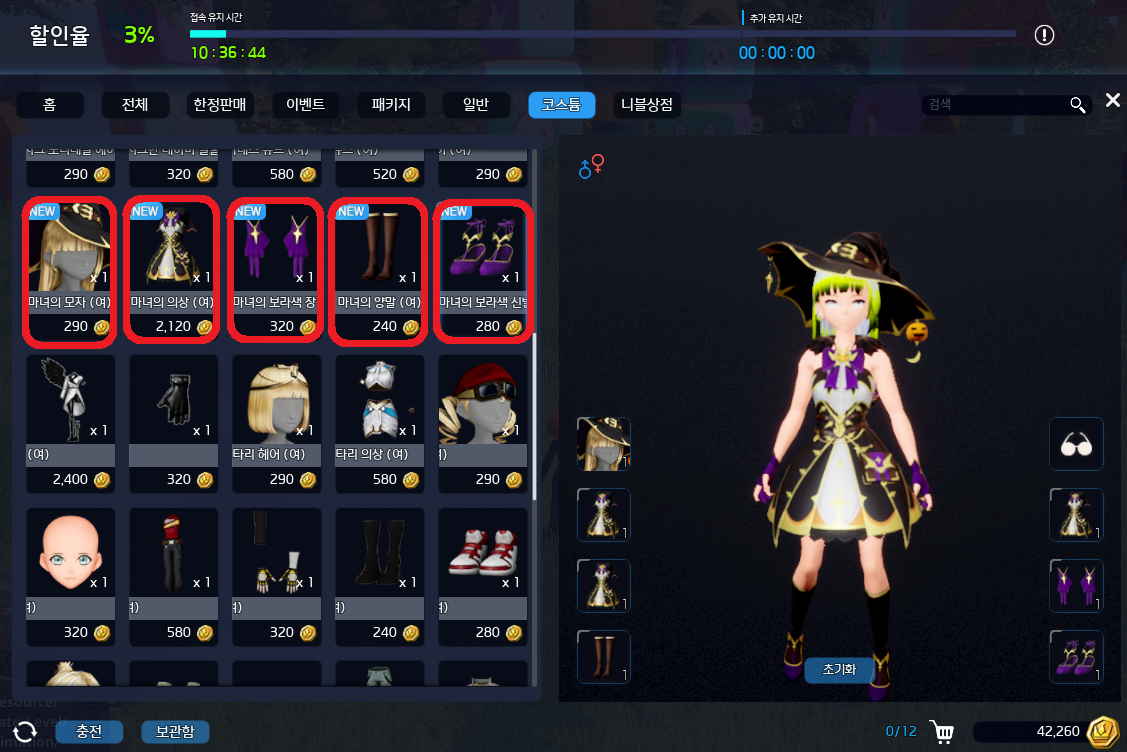Choose the purple witch shoes priced 280

click(x=482, y=271)
